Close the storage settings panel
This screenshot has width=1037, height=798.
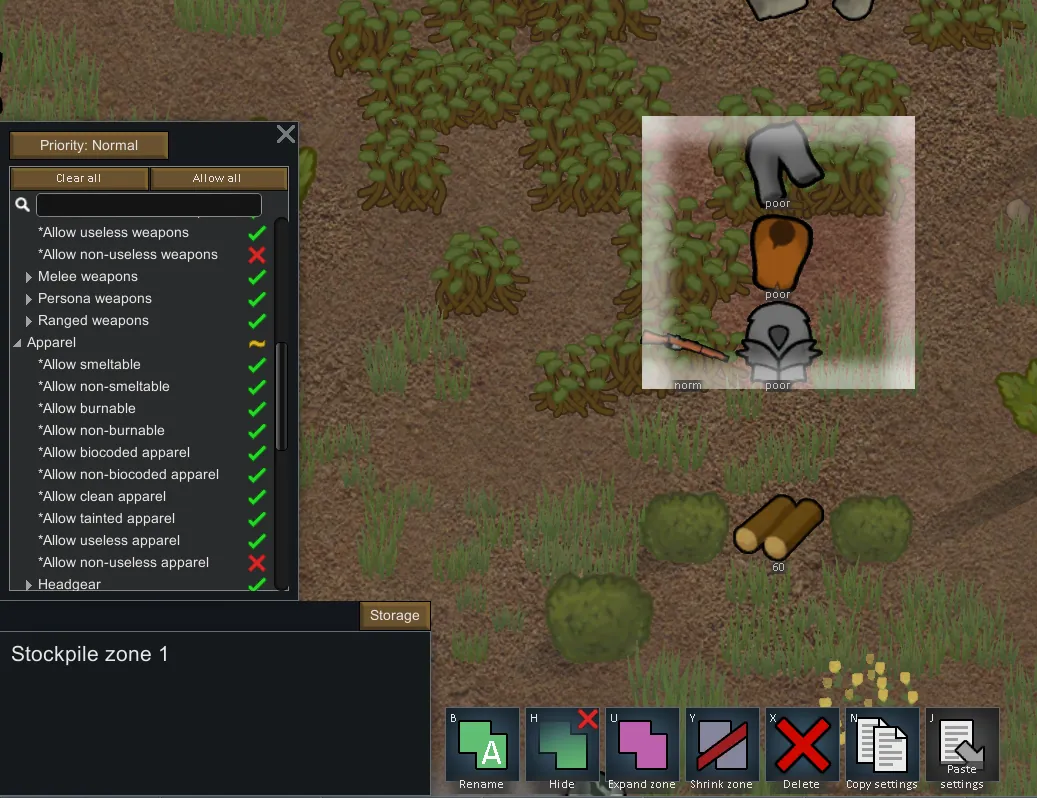pyautogui.click(x=286, y=134)
